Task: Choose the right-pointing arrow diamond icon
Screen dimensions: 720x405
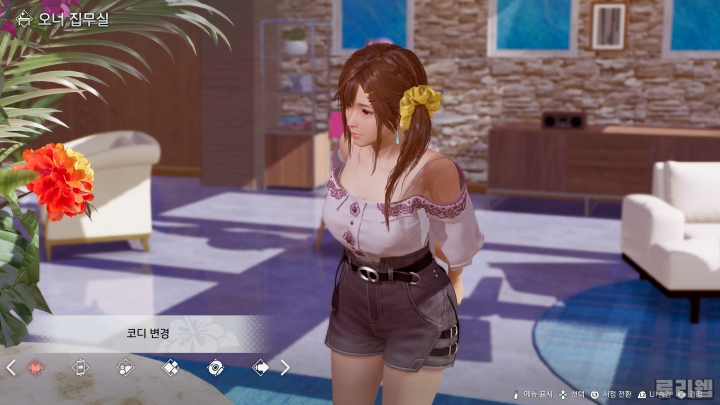Action: coord(260,367)
